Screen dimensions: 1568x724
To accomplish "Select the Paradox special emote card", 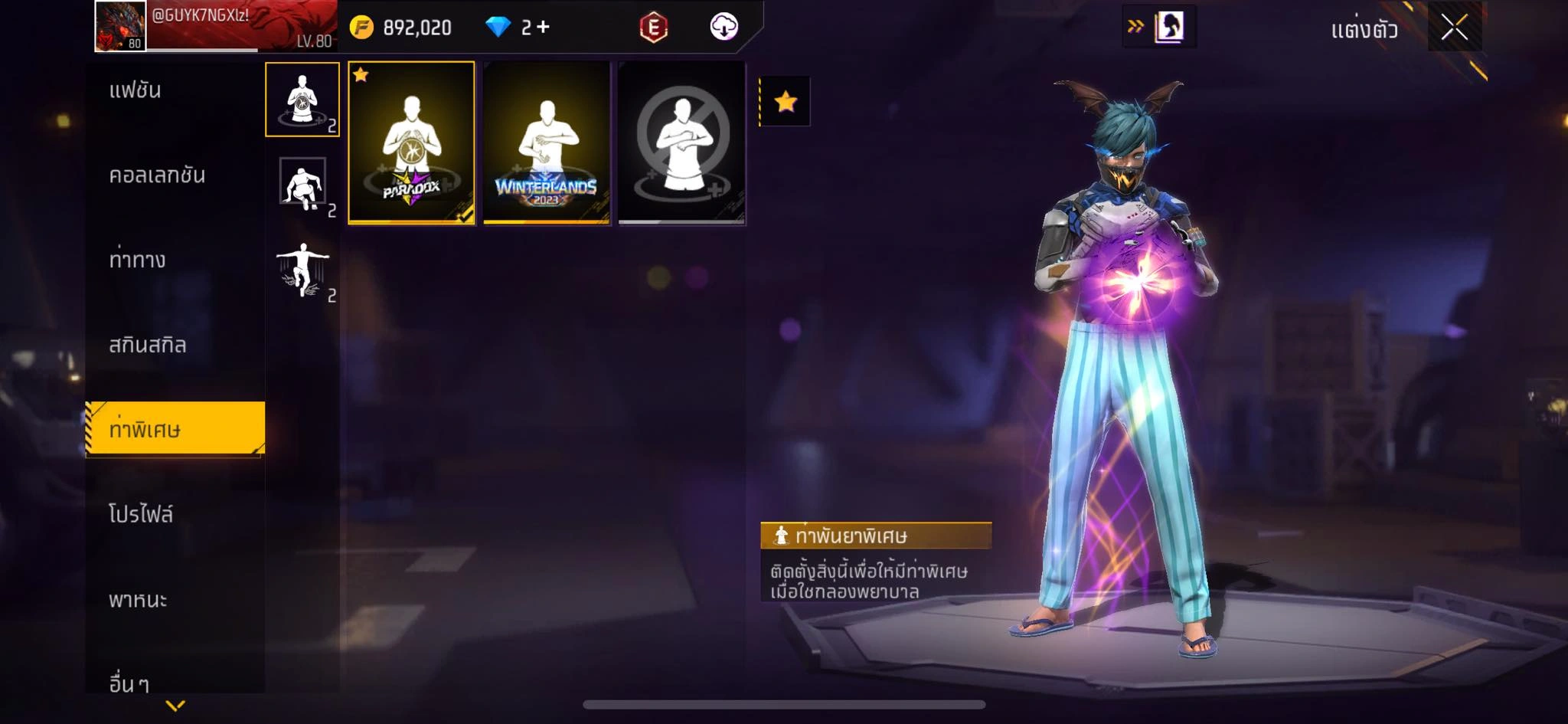I will click(412, 143).
